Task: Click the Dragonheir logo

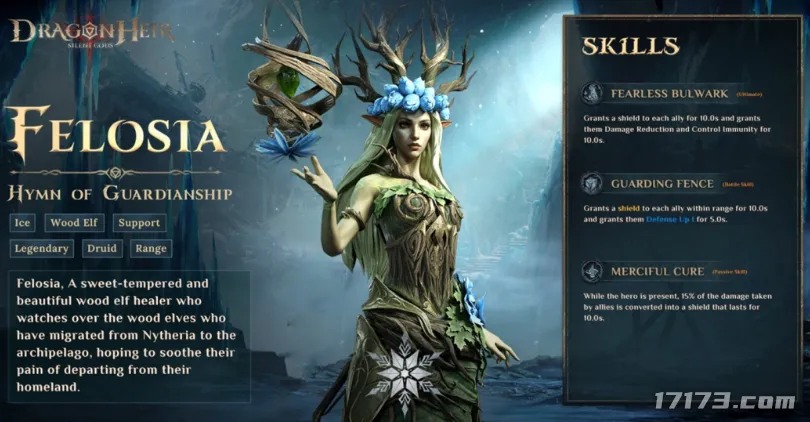Action: coord(91,32)
